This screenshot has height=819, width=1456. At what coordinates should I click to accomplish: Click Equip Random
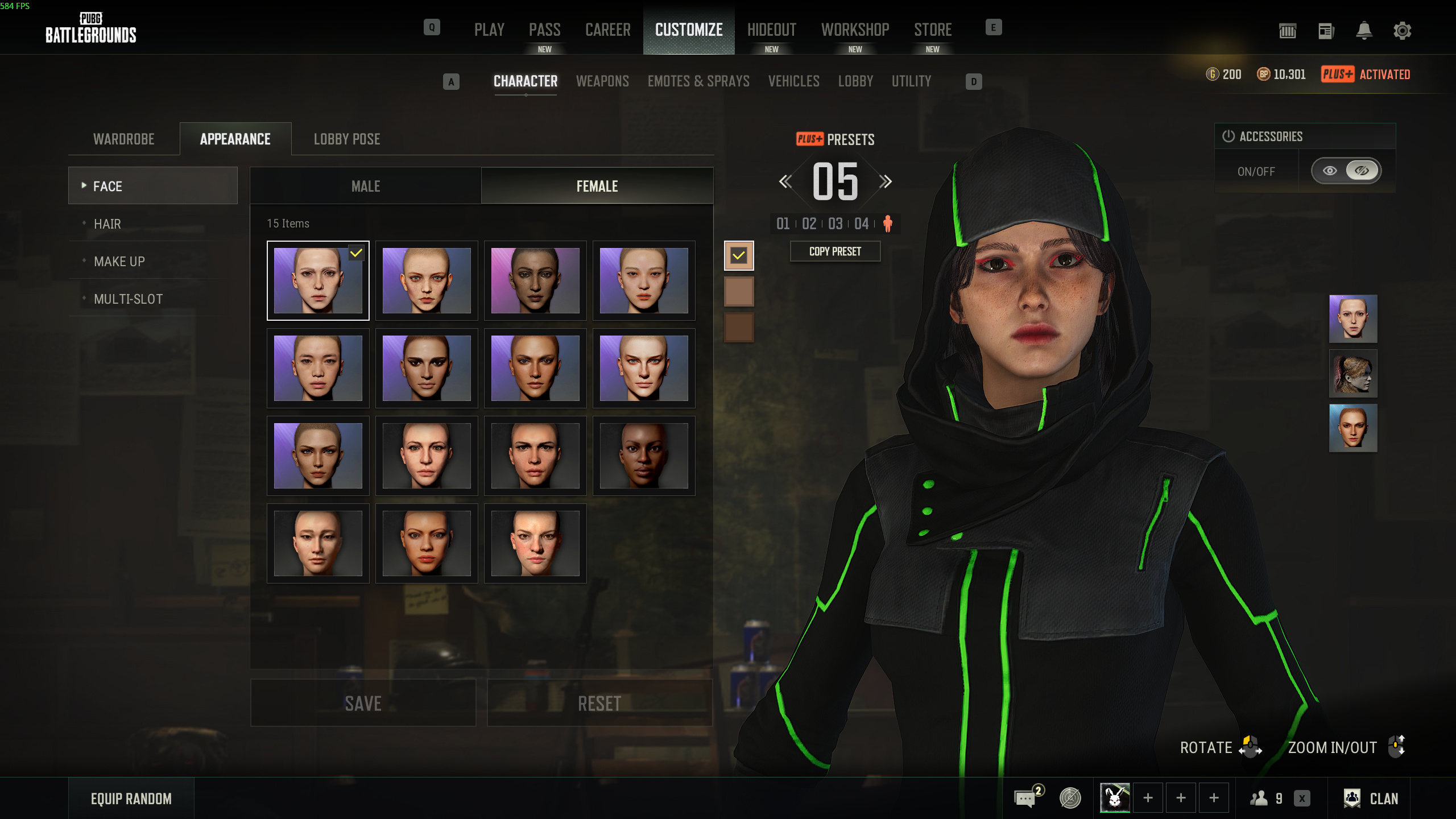(x=131, y=799)
